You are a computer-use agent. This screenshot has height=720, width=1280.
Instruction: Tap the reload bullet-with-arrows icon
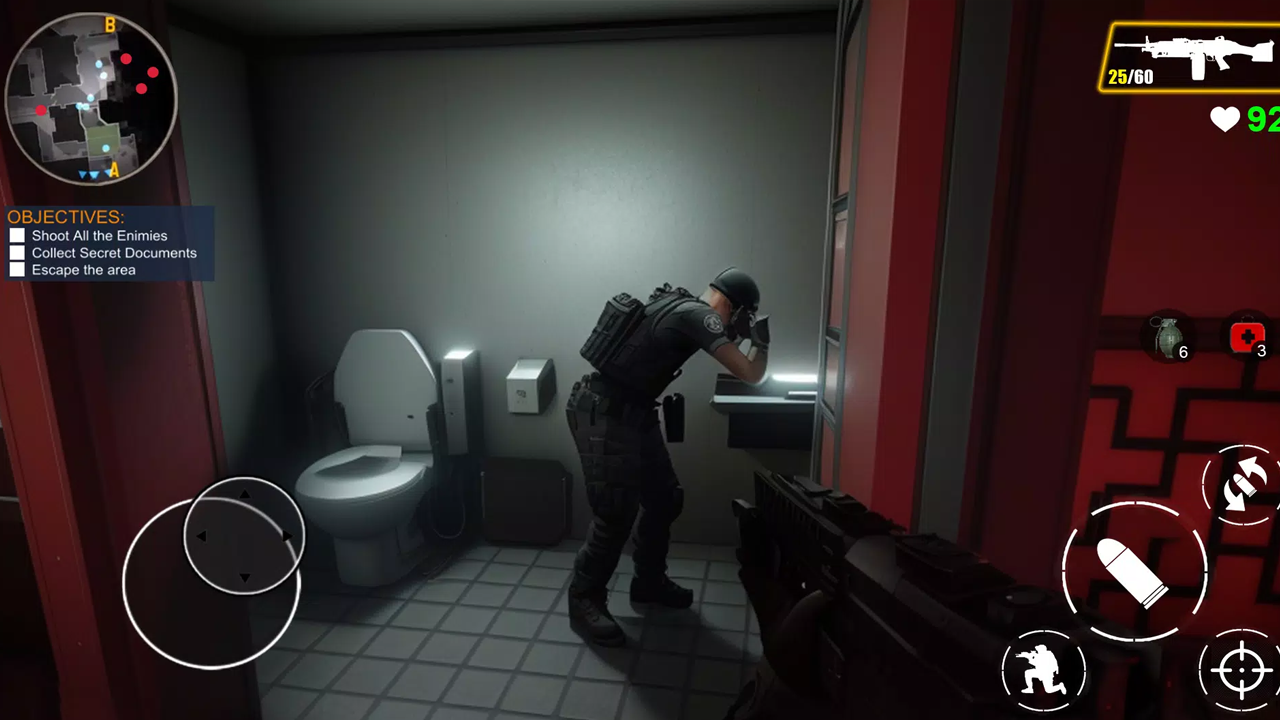pos(1241,484)
